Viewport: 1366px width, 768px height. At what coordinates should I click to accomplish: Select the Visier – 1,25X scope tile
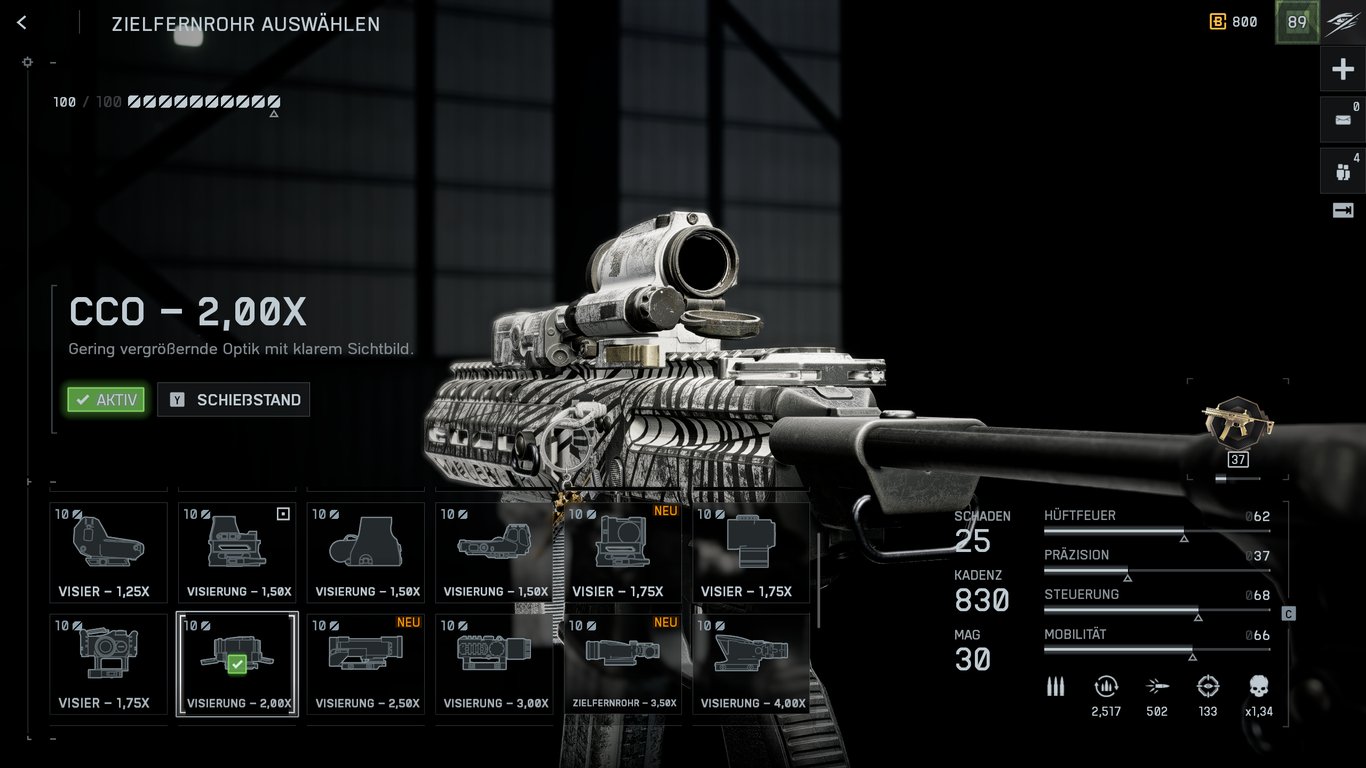pos(108,552)
